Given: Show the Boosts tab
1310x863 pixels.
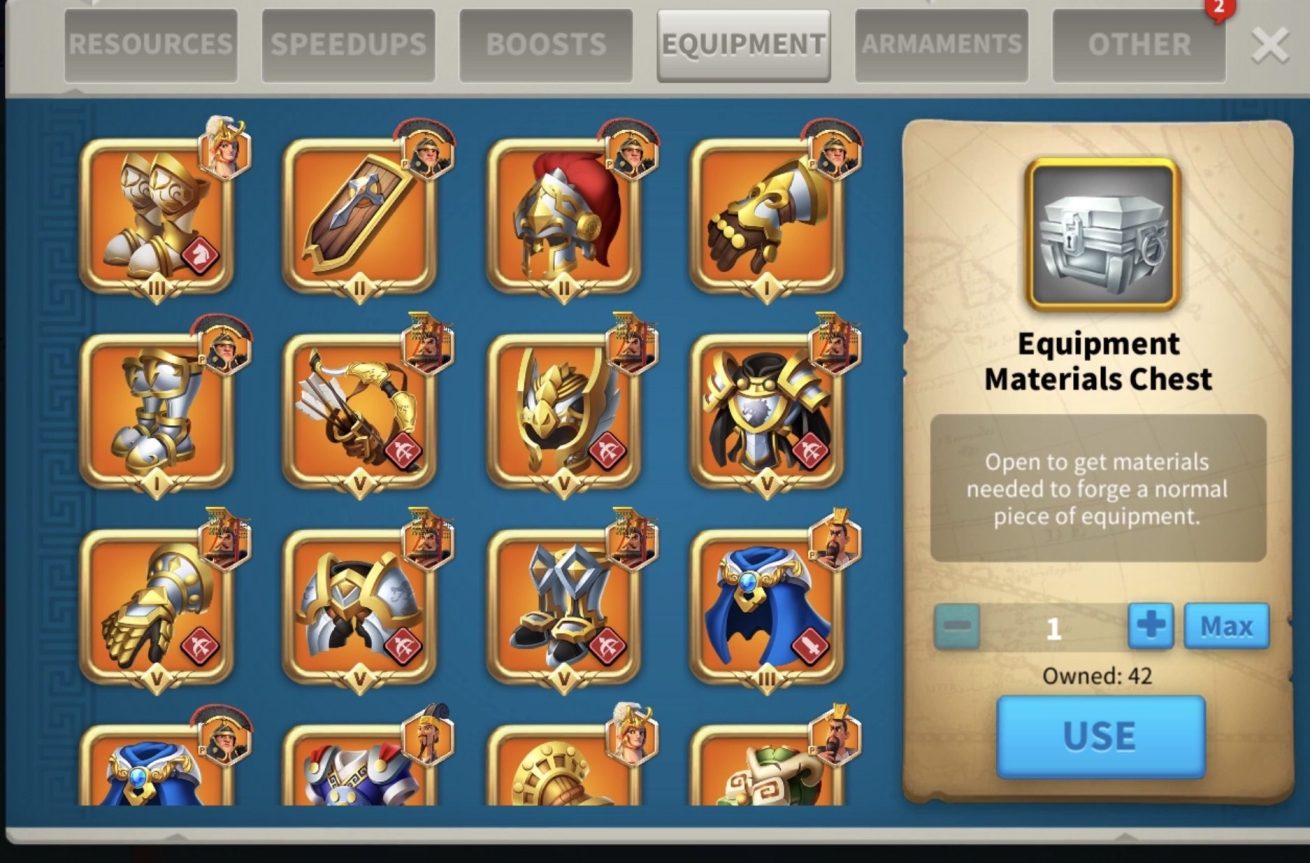Looking at the screenshot, I should pos(546,45).
